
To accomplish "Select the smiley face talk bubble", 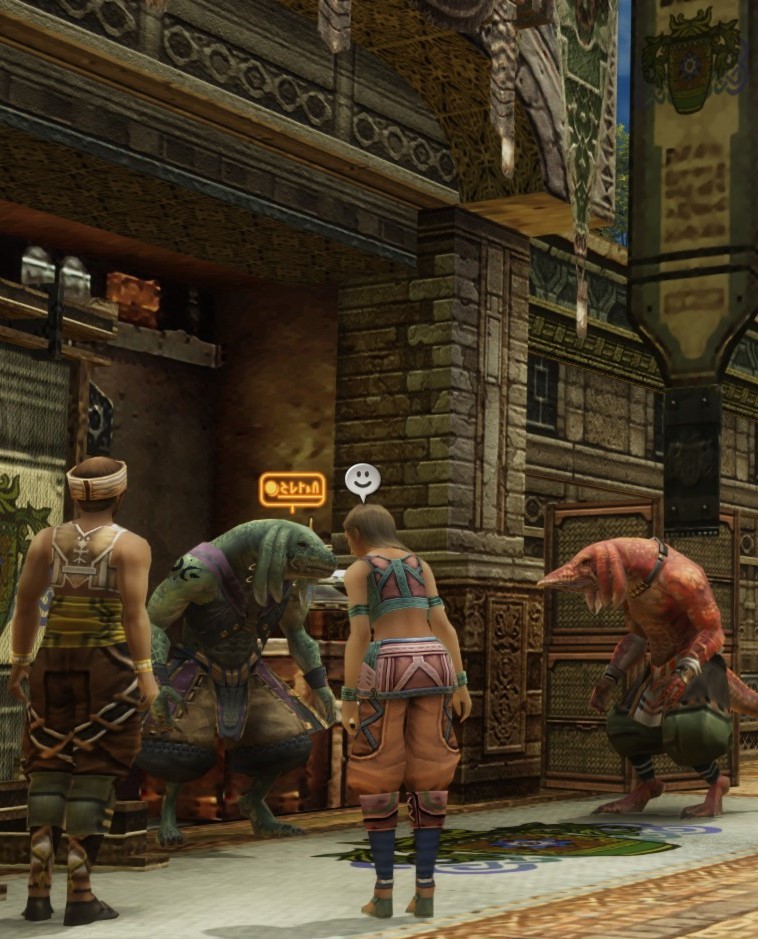I will tap(362, 480).
